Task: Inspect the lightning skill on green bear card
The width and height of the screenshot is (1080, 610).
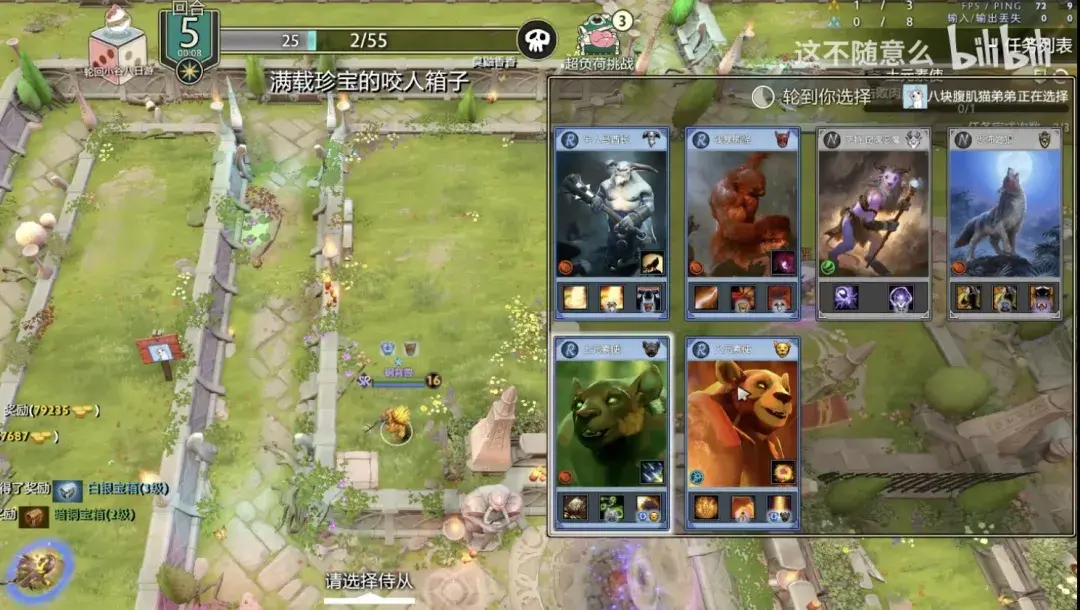Action: pos(652,472)
